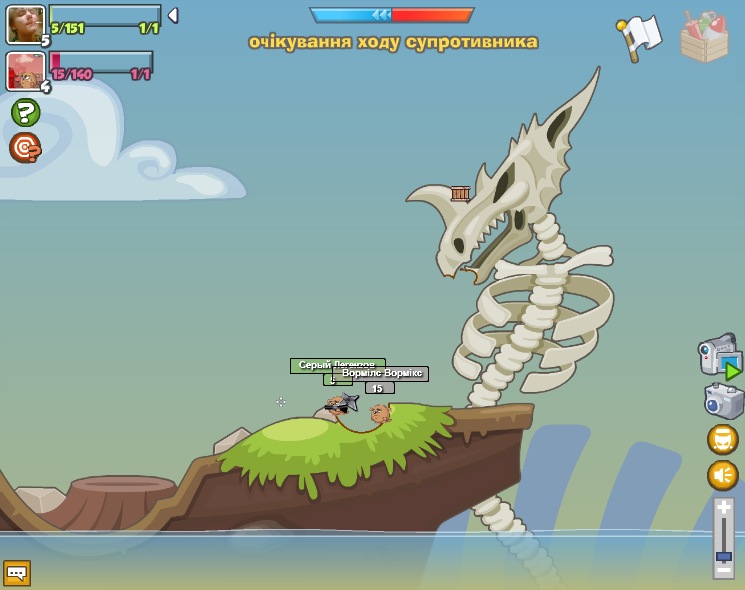Take a screenshot with the photo camera
This screenshot has height=590, width=745.
coord(723,401)
